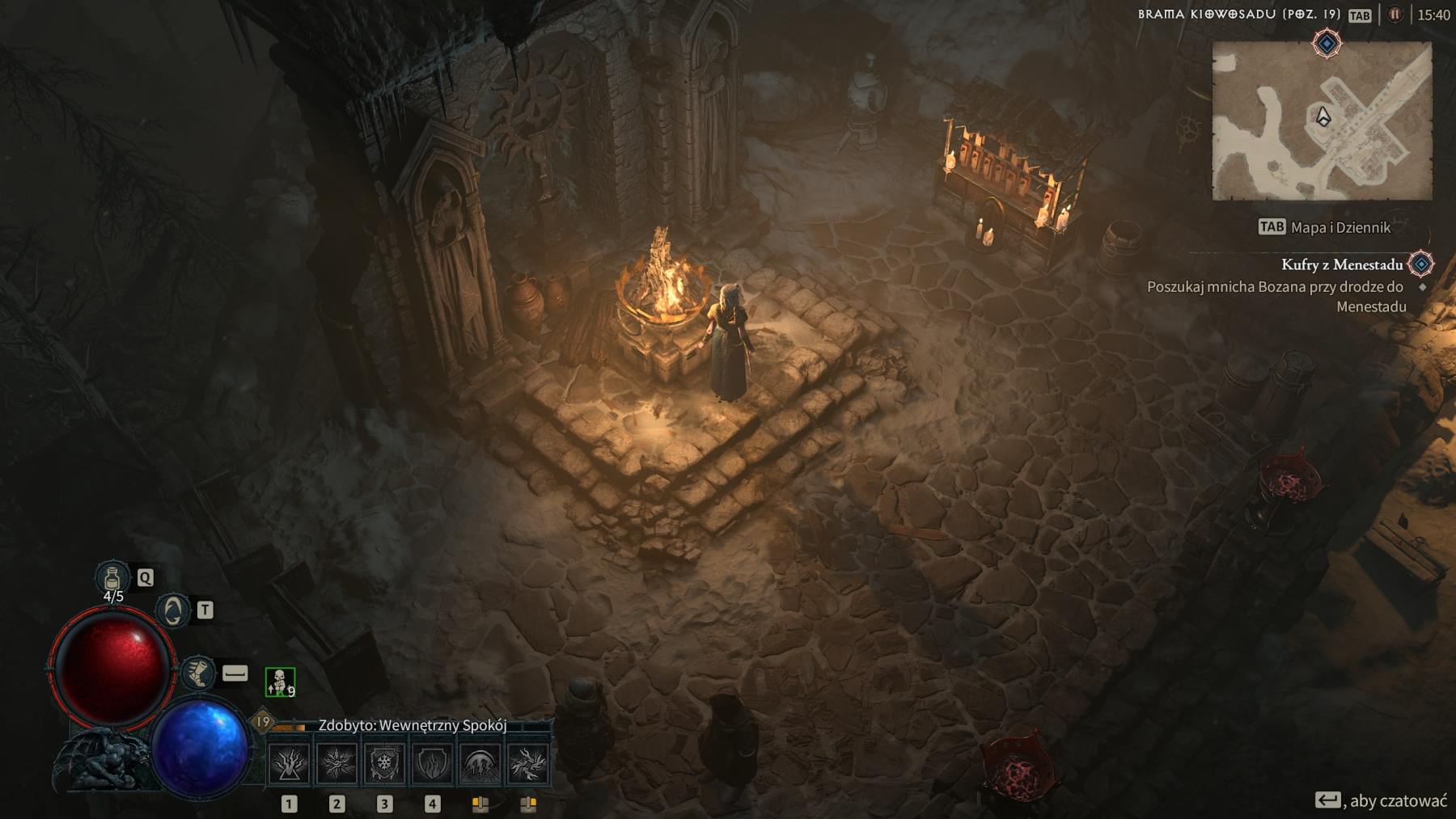Viewport: 1456px width, 819px height.
Task: Click the zone title Brama Kiowosadu
Action: coord(1238,15)
